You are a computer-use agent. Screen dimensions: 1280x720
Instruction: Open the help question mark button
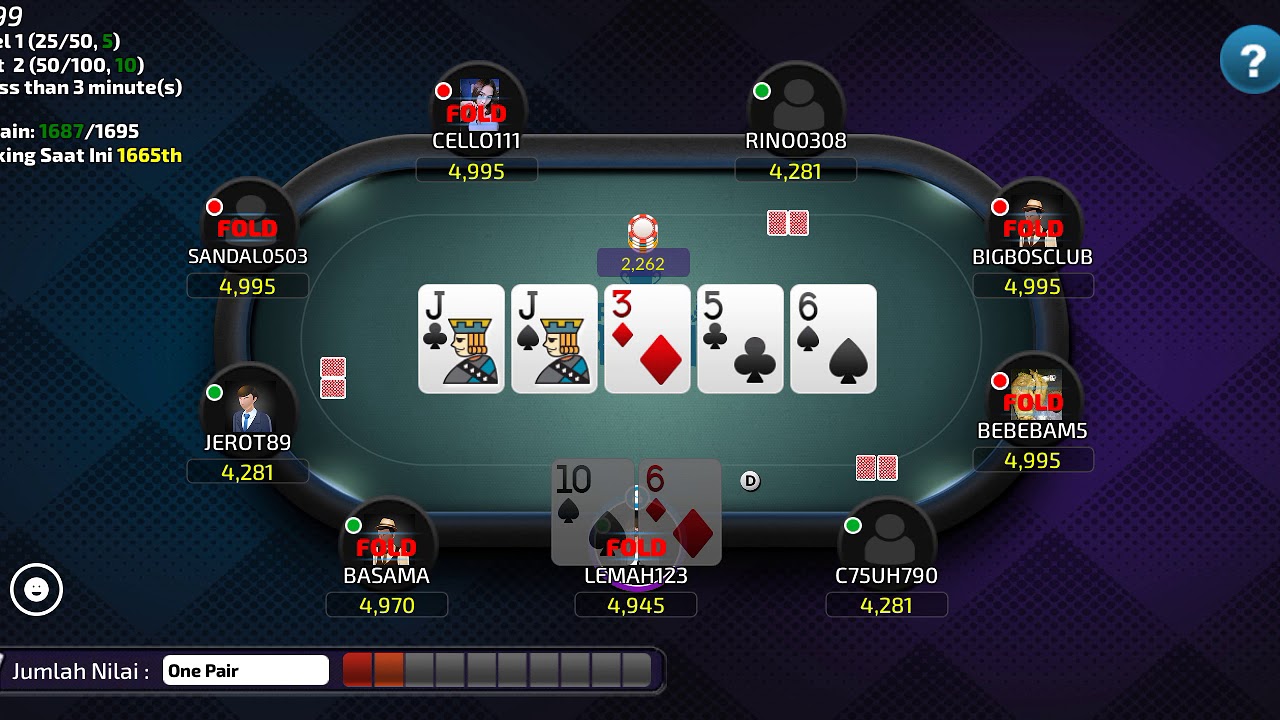pyautogui.click(x=1250, y=60)
